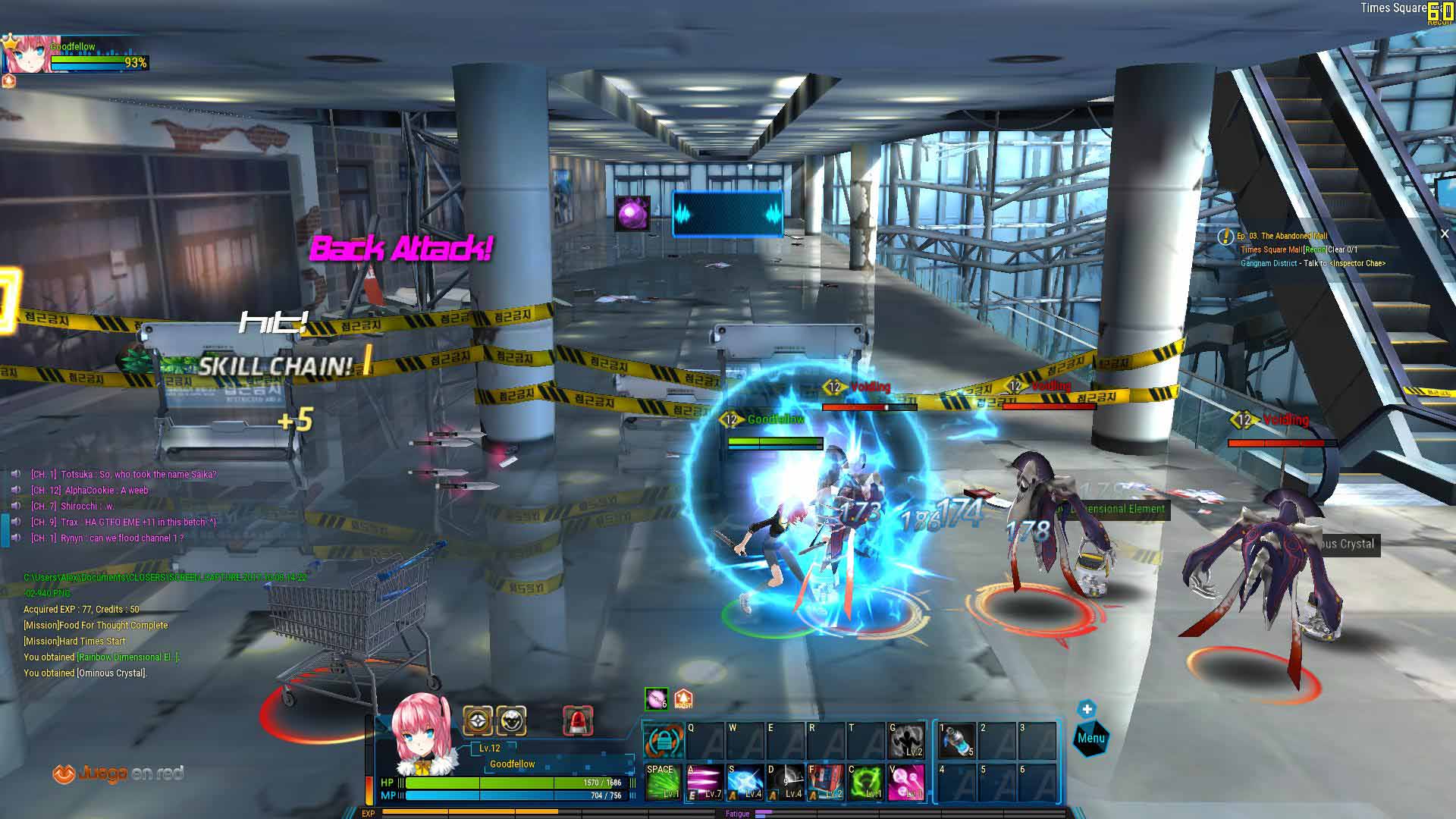Image resolution: width=1456 pixels, height=819 pixels.
Task: Click the blue plus button above Menu
Action: coord(1087,709)
